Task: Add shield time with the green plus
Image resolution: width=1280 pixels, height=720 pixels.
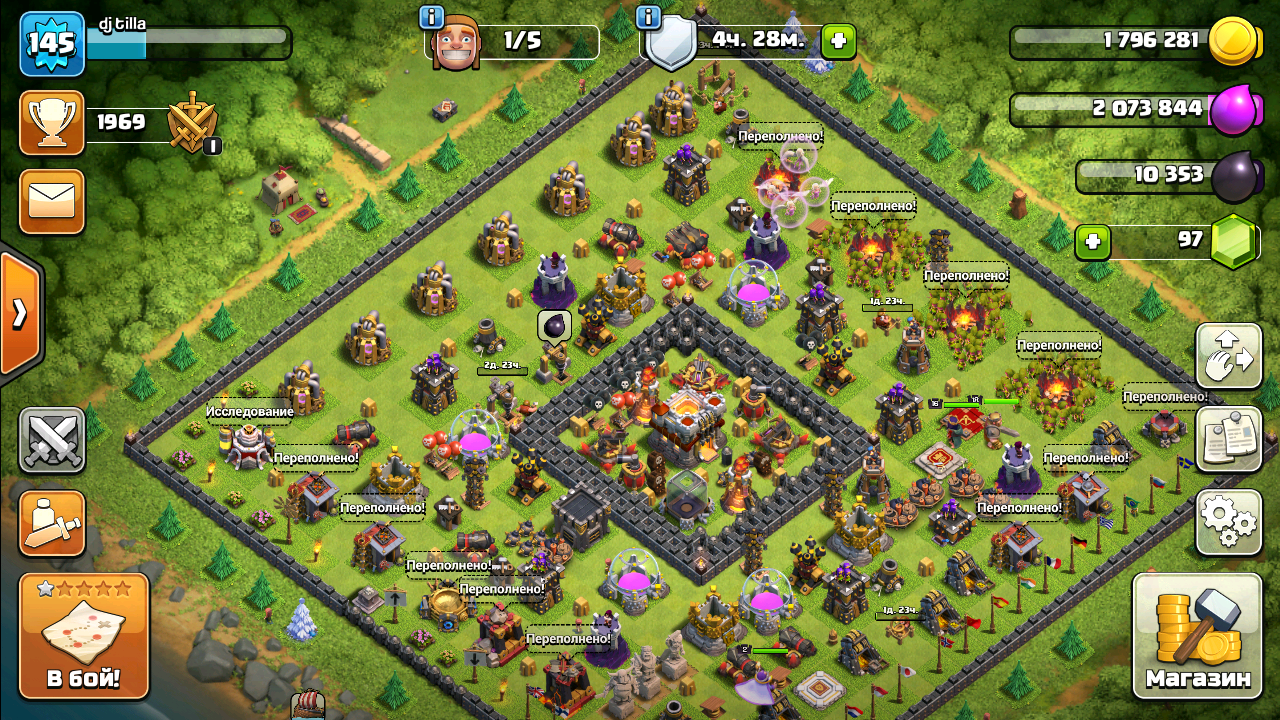Action: 838,41
